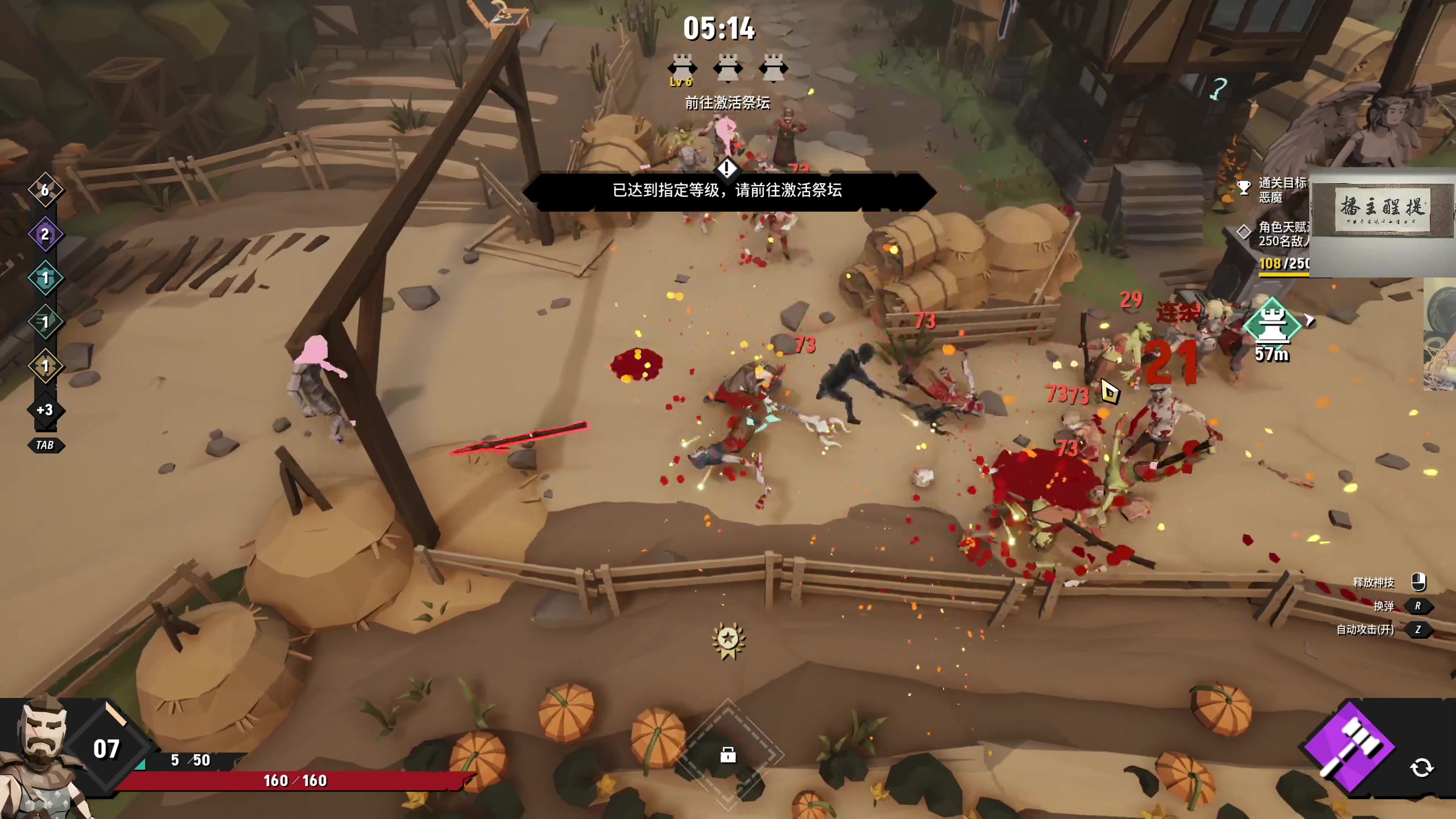1456x819 pixels.
Task: Expand the +3 extra perks diamond
Action: point(45,409)
